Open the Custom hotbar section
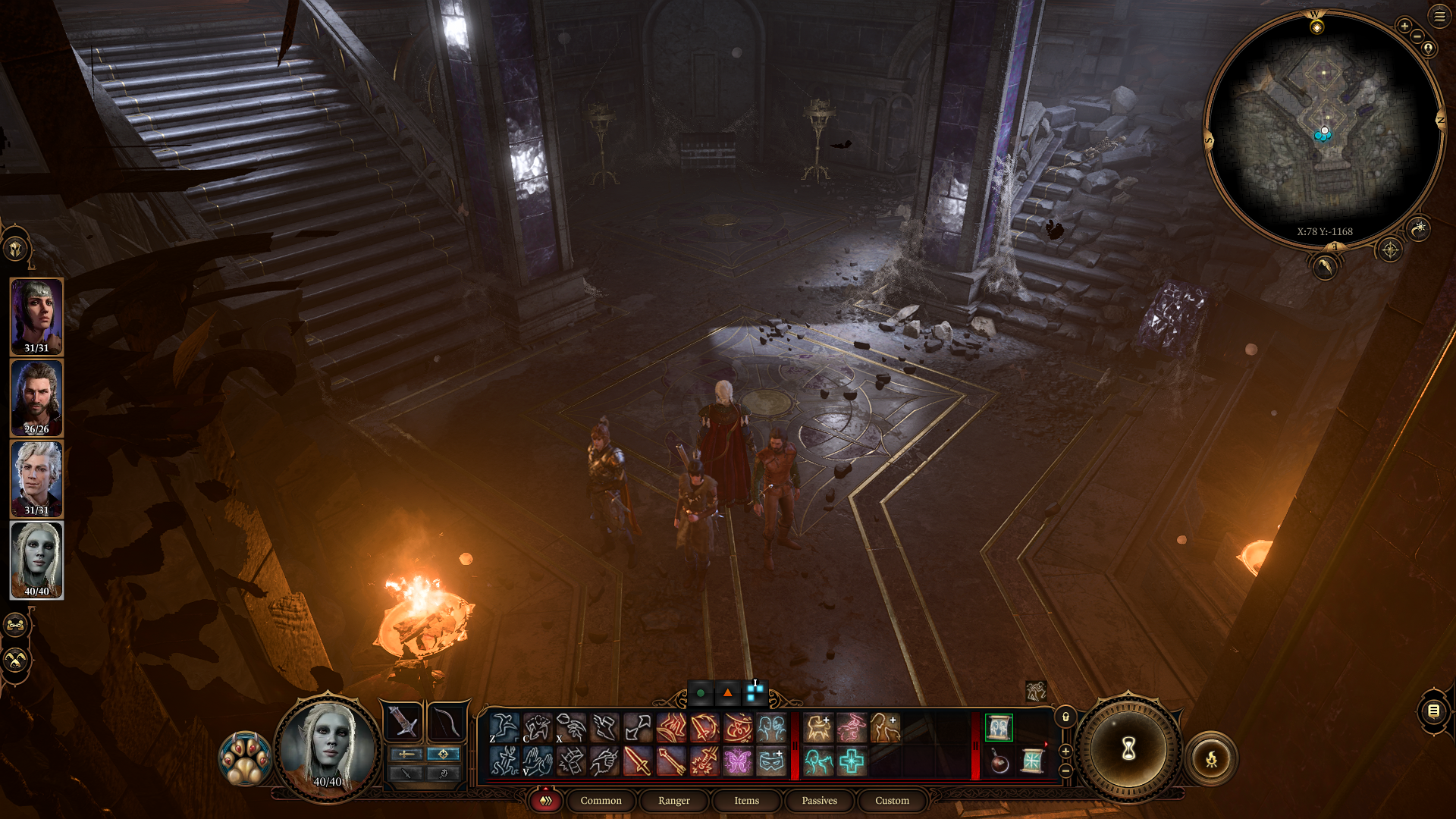Image resolution: width=1456 pixels, height=819 pixels. pos(892,801)
